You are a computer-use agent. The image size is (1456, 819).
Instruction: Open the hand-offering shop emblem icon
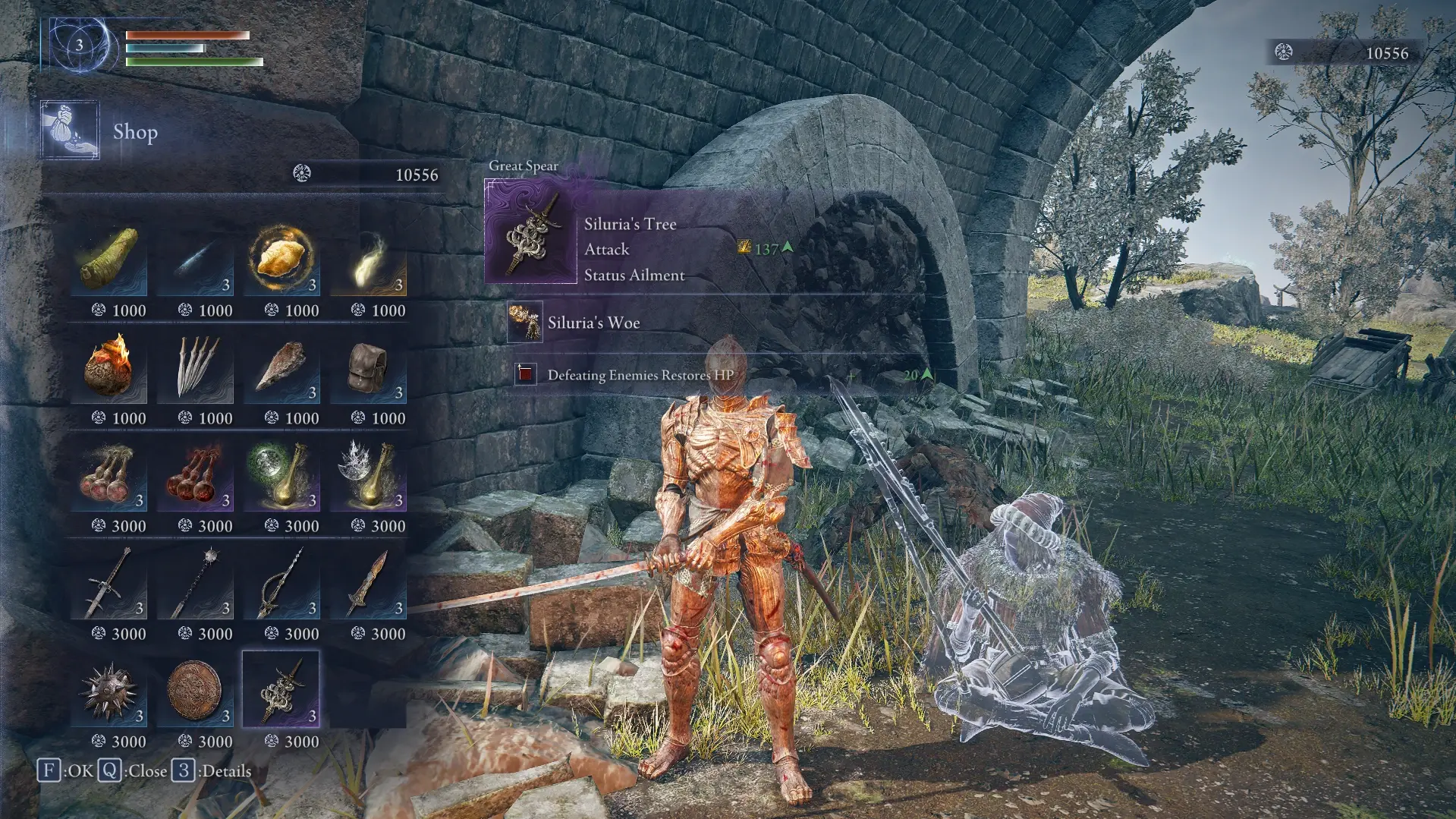point(69,131)
